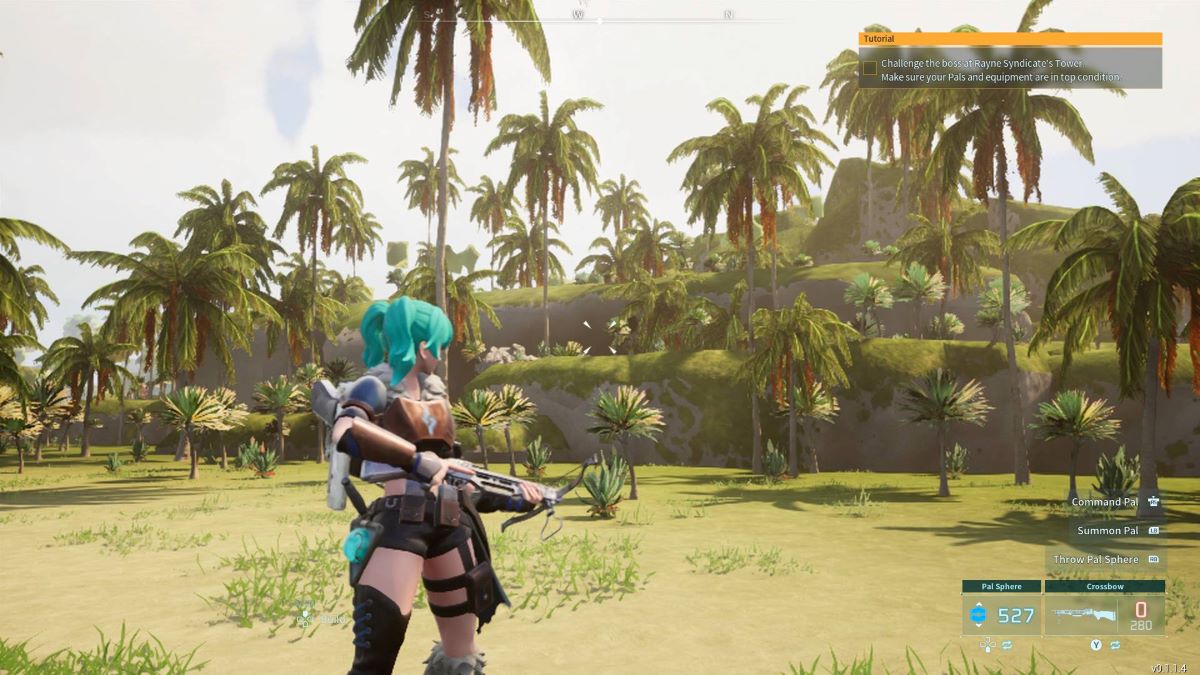This screenshot has height=675, width=1200.
Task: Click the swap arrows under Pal Sphere
Action: point(1007,645)
